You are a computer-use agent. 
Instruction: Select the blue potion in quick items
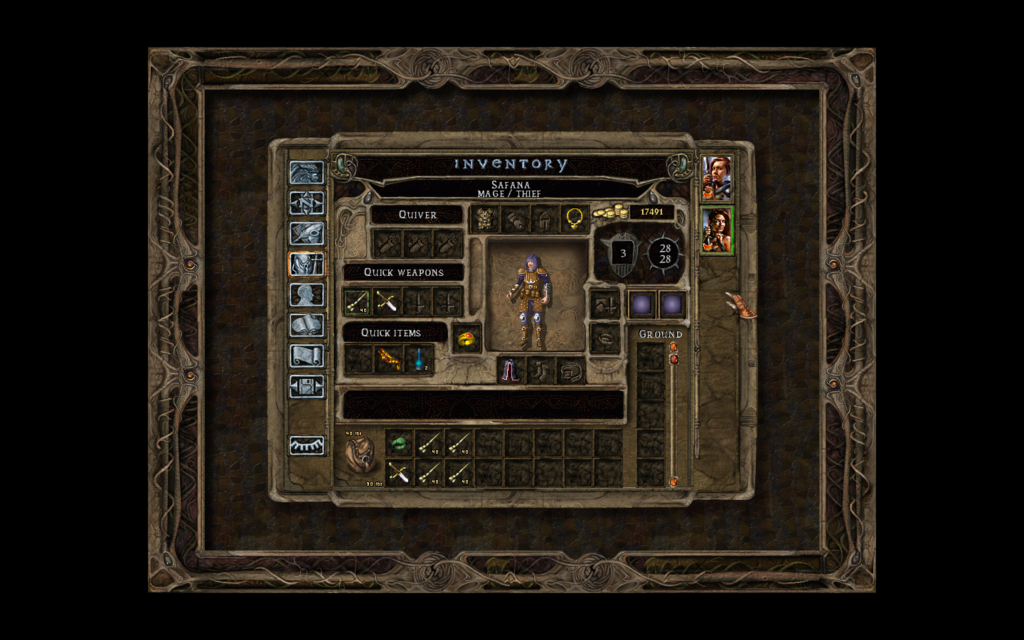(418, 359)
